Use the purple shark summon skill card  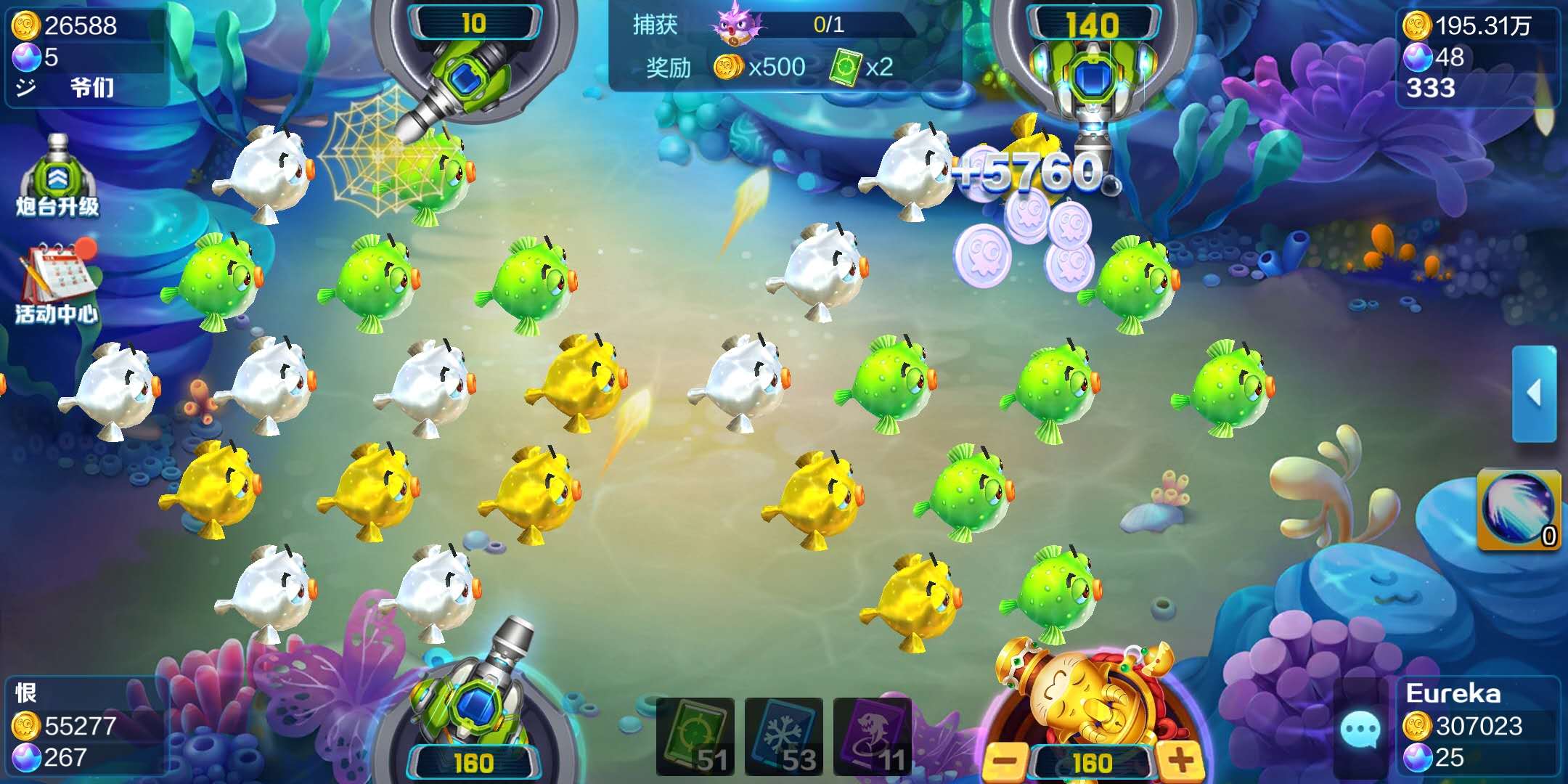click(x=873, y=736)
